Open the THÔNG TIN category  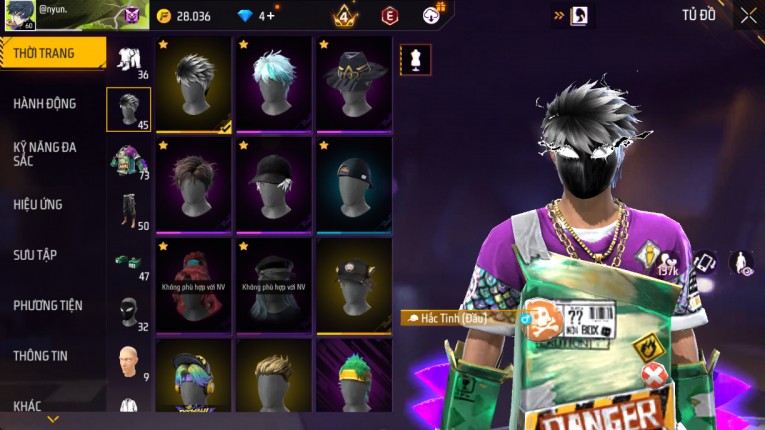click(x=42, y=355)
